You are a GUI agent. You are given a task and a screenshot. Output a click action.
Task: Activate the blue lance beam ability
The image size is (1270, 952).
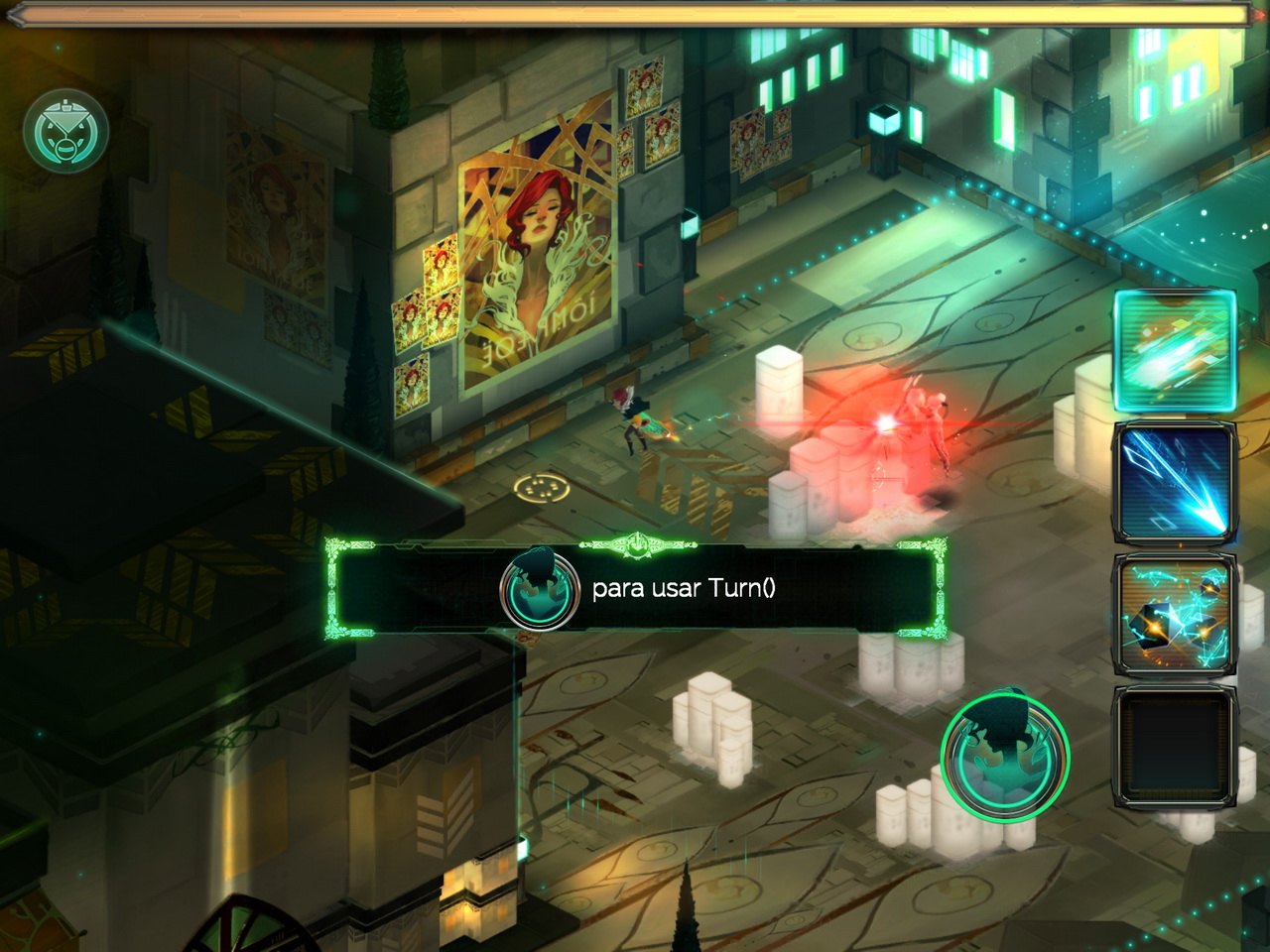[x=1175, y=483]
